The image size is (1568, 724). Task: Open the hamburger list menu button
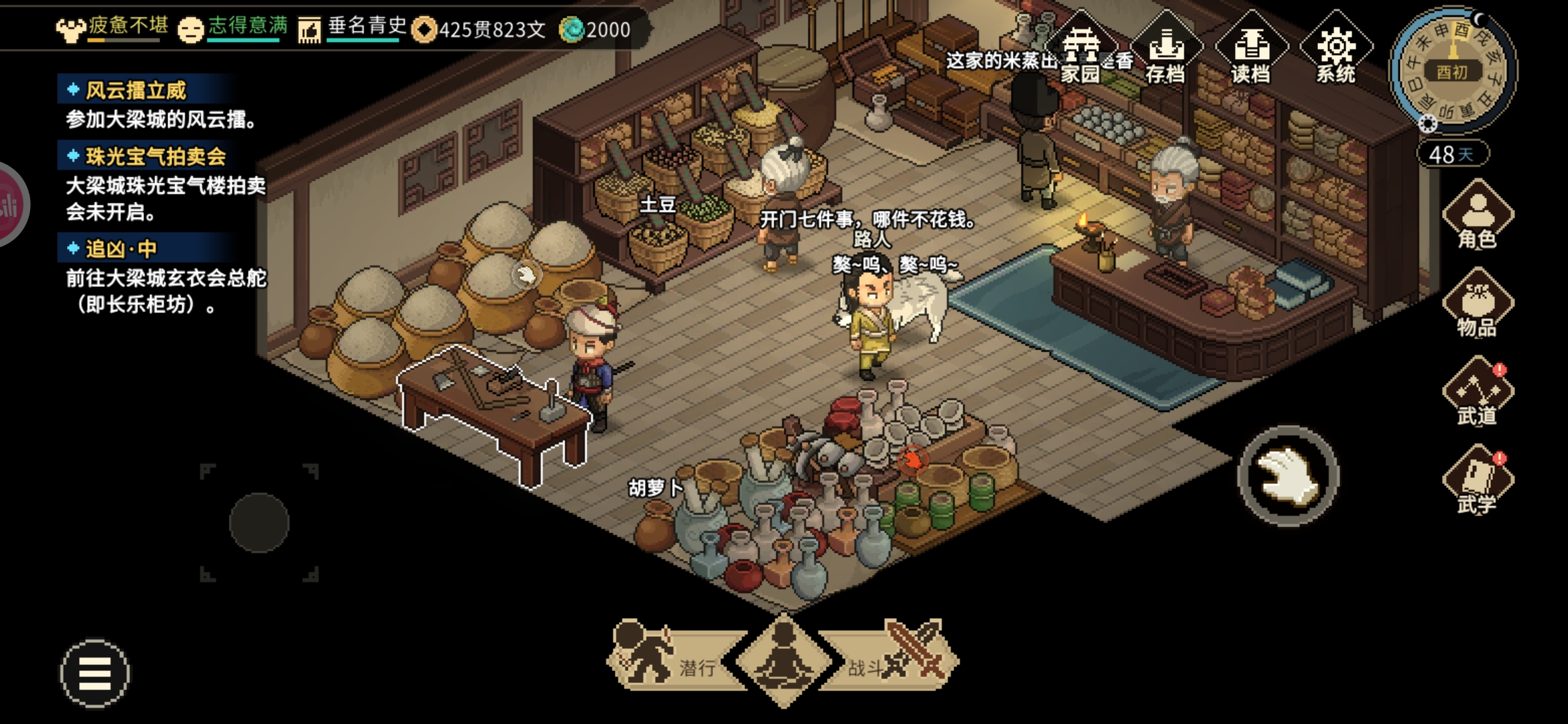tap(94, 673)
